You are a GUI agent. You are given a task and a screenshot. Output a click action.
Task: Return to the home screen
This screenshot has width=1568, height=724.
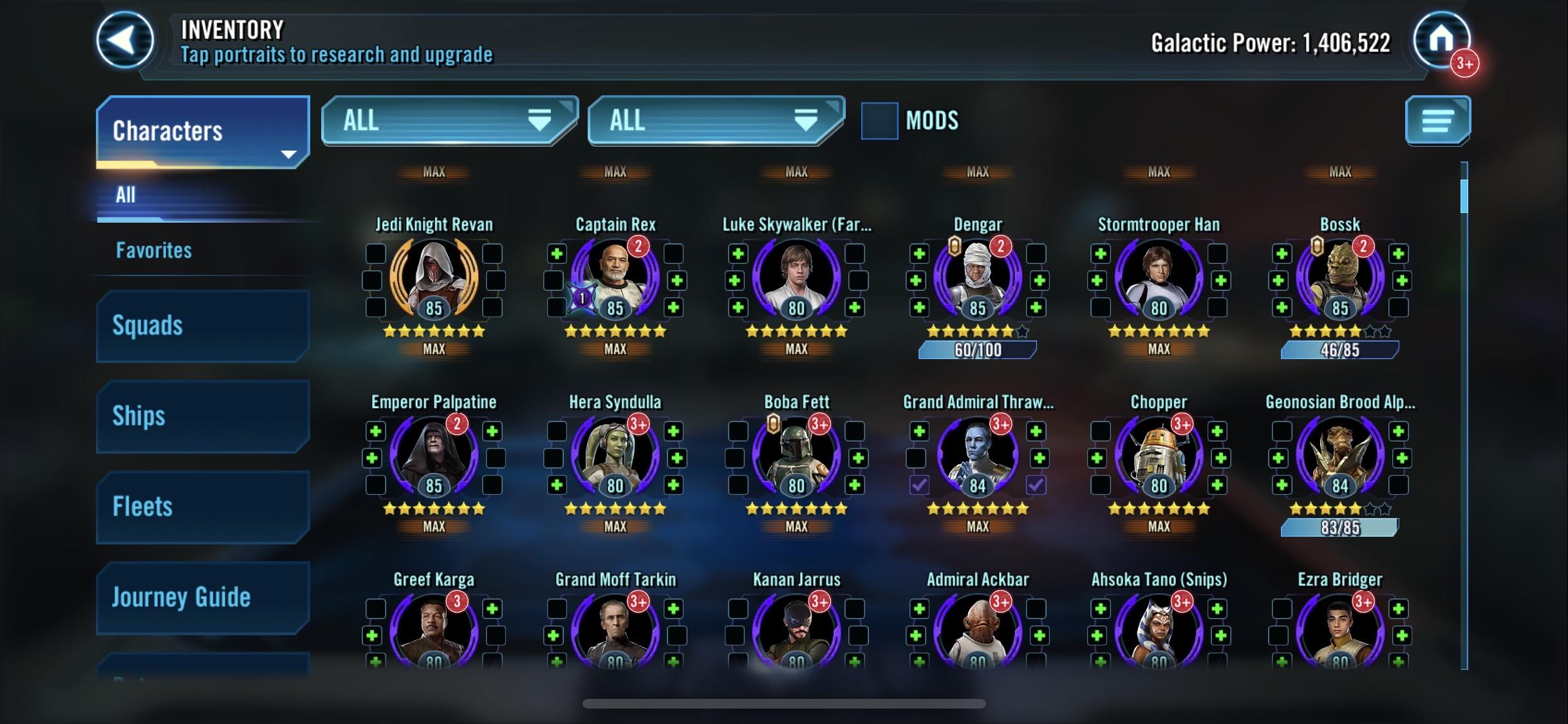[1441, 40]
